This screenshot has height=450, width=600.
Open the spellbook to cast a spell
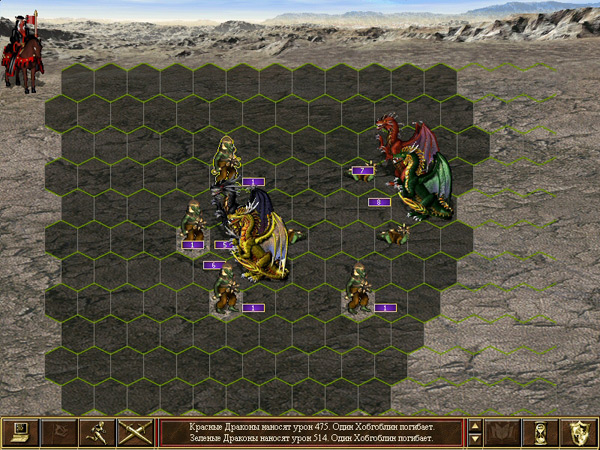pos(503,432)
